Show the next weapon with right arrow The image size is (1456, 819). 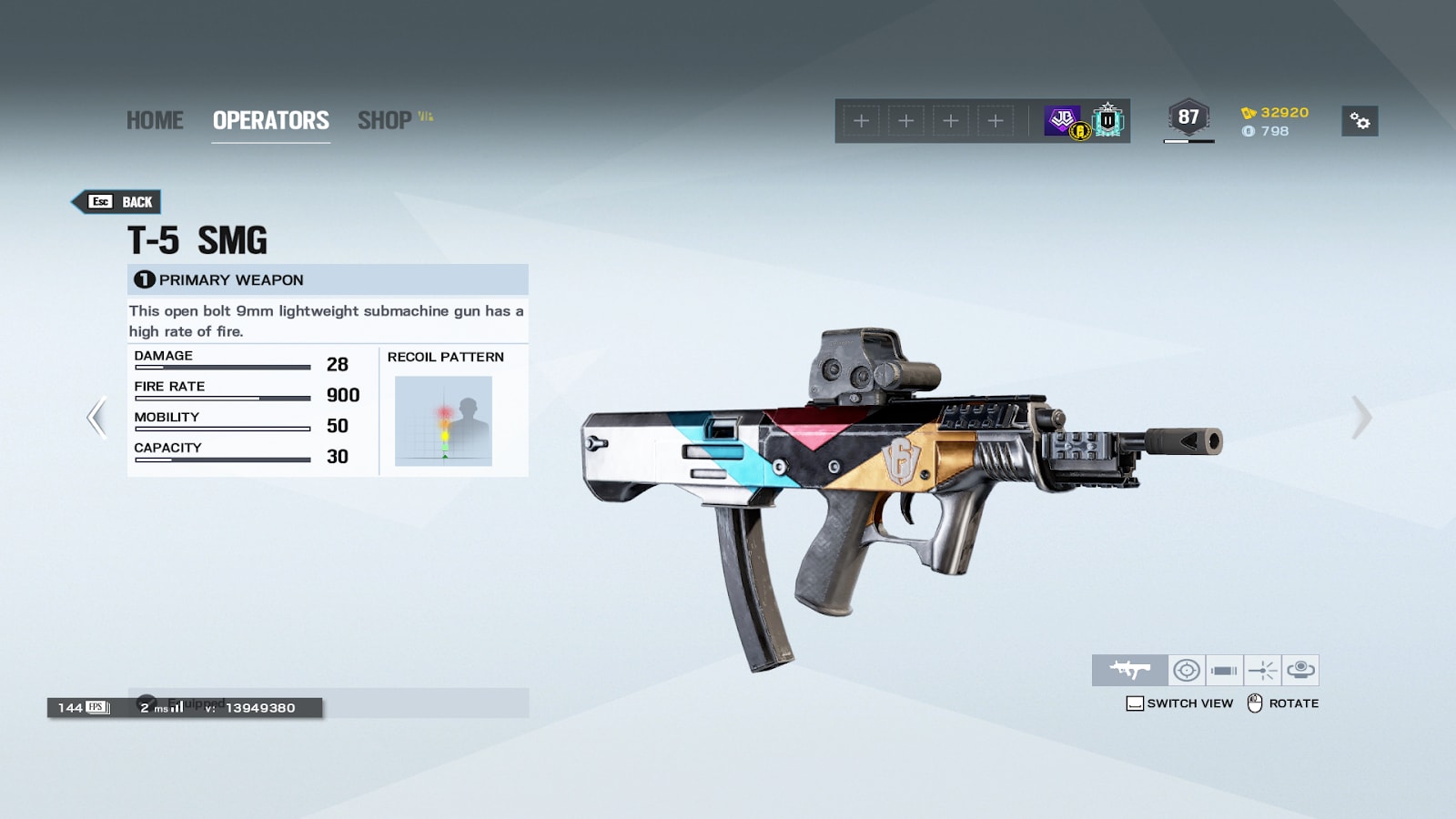(x=1360, y=418)
